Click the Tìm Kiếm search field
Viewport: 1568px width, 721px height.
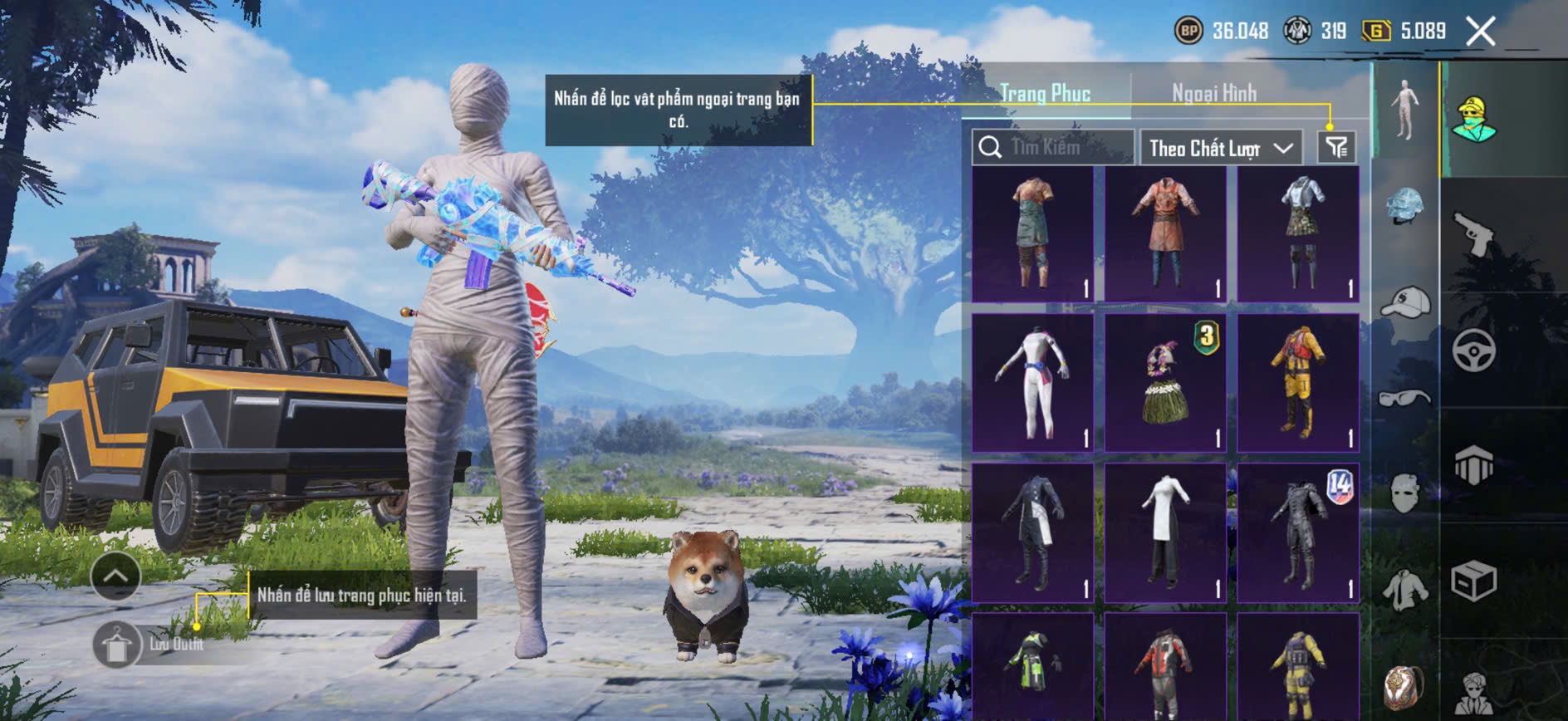(1053, 148)
